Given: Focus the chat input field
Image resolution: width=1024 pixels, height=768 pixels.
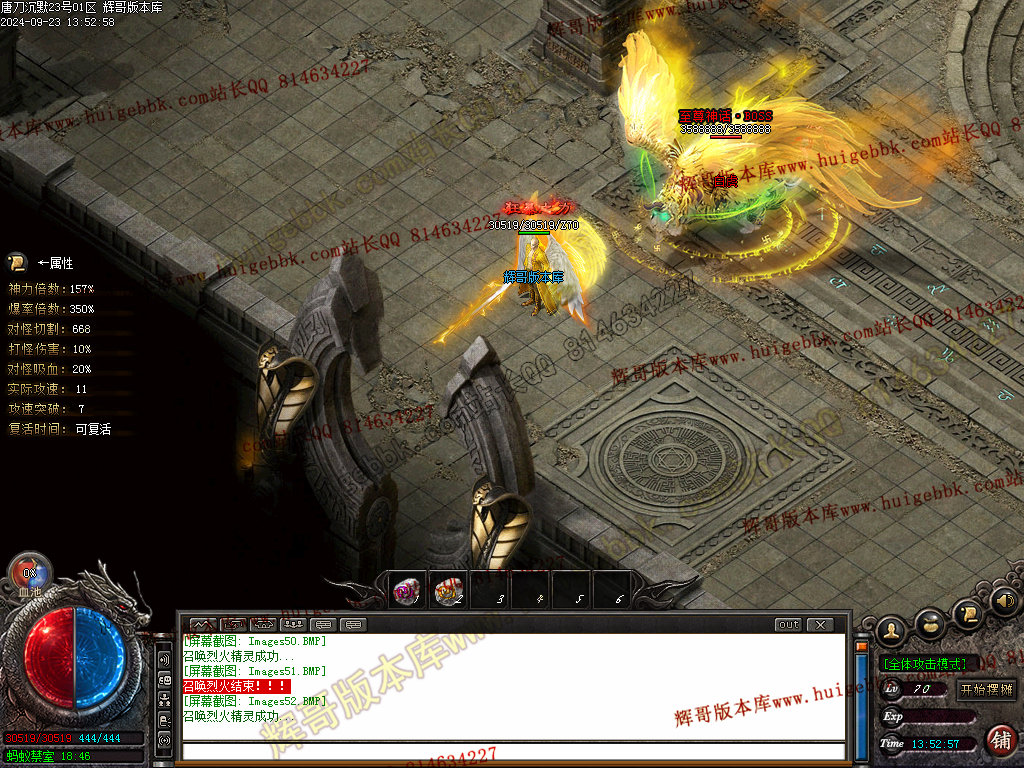Looking at the screenshot, I should pos(510,751).
